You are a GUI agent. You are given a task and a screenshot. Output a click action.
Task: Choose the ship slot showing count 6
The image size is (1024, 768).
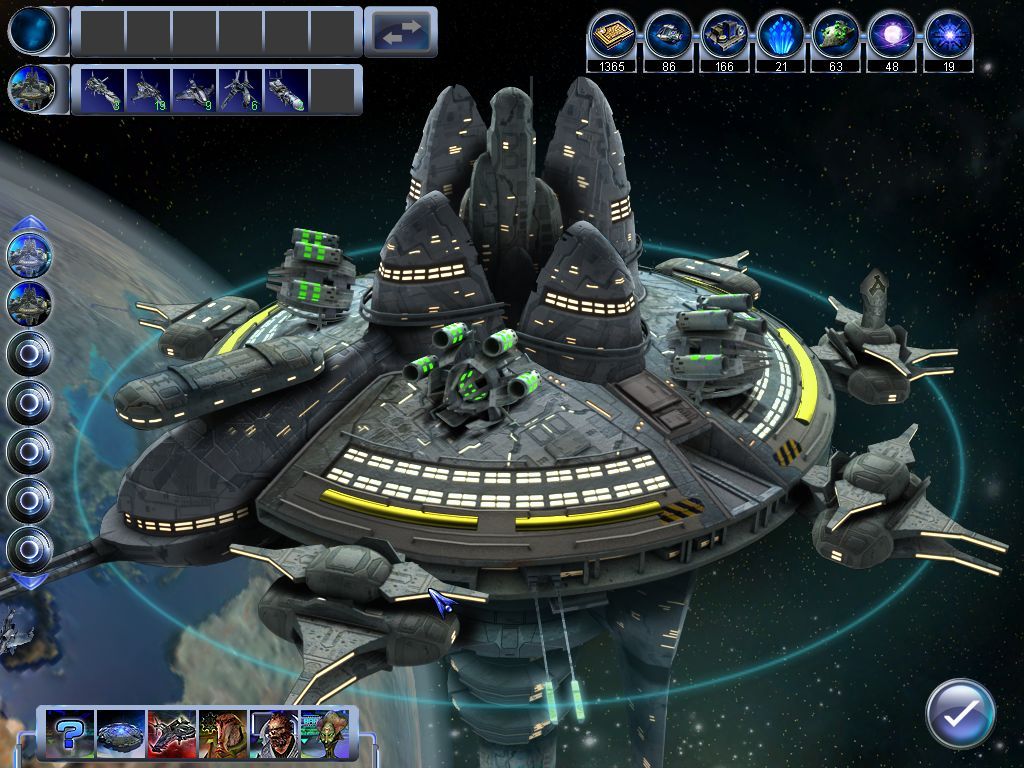240,89
